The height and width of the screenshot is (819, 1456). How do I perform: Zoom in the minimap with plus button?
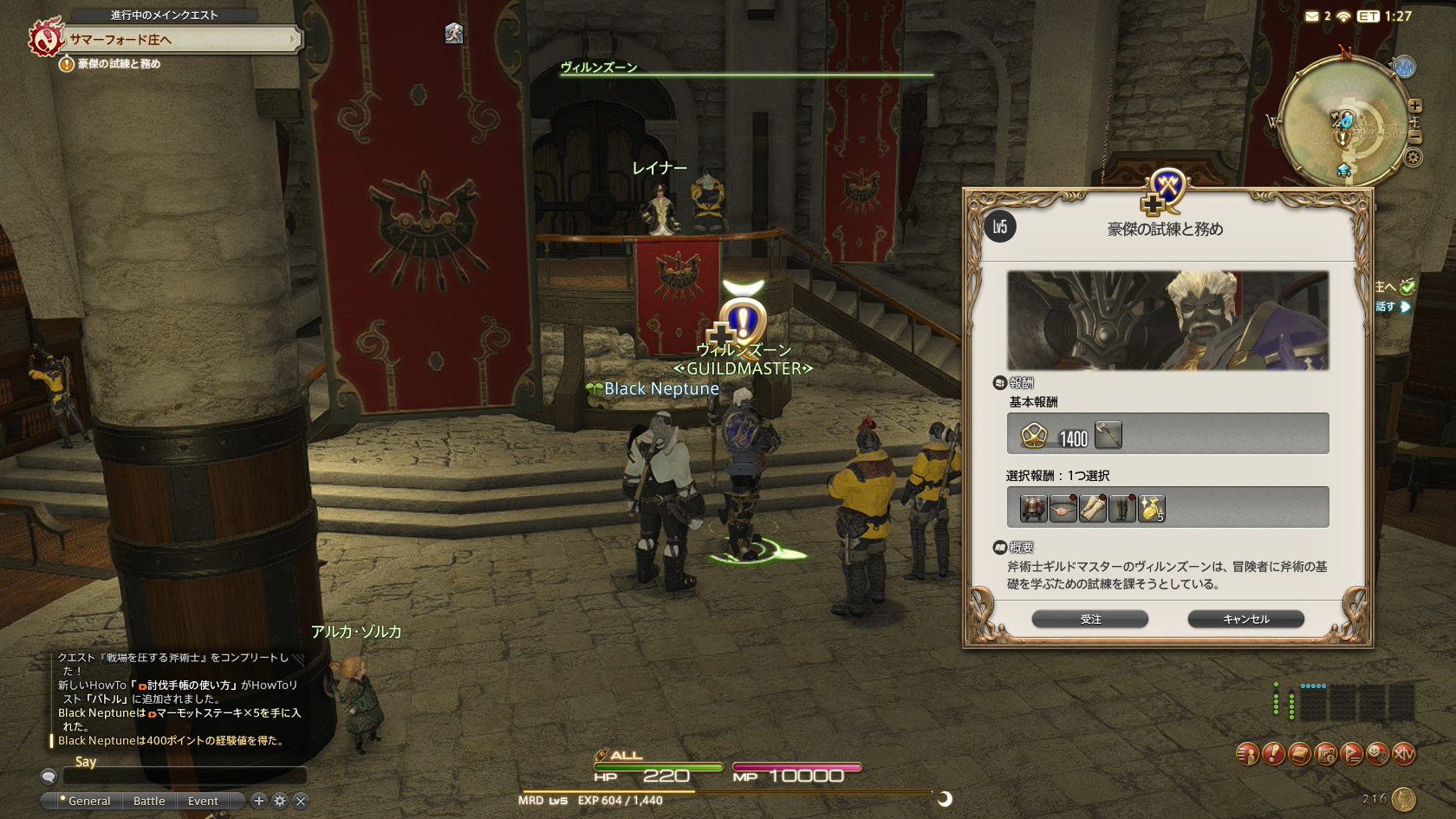(x=1414, y=106)
